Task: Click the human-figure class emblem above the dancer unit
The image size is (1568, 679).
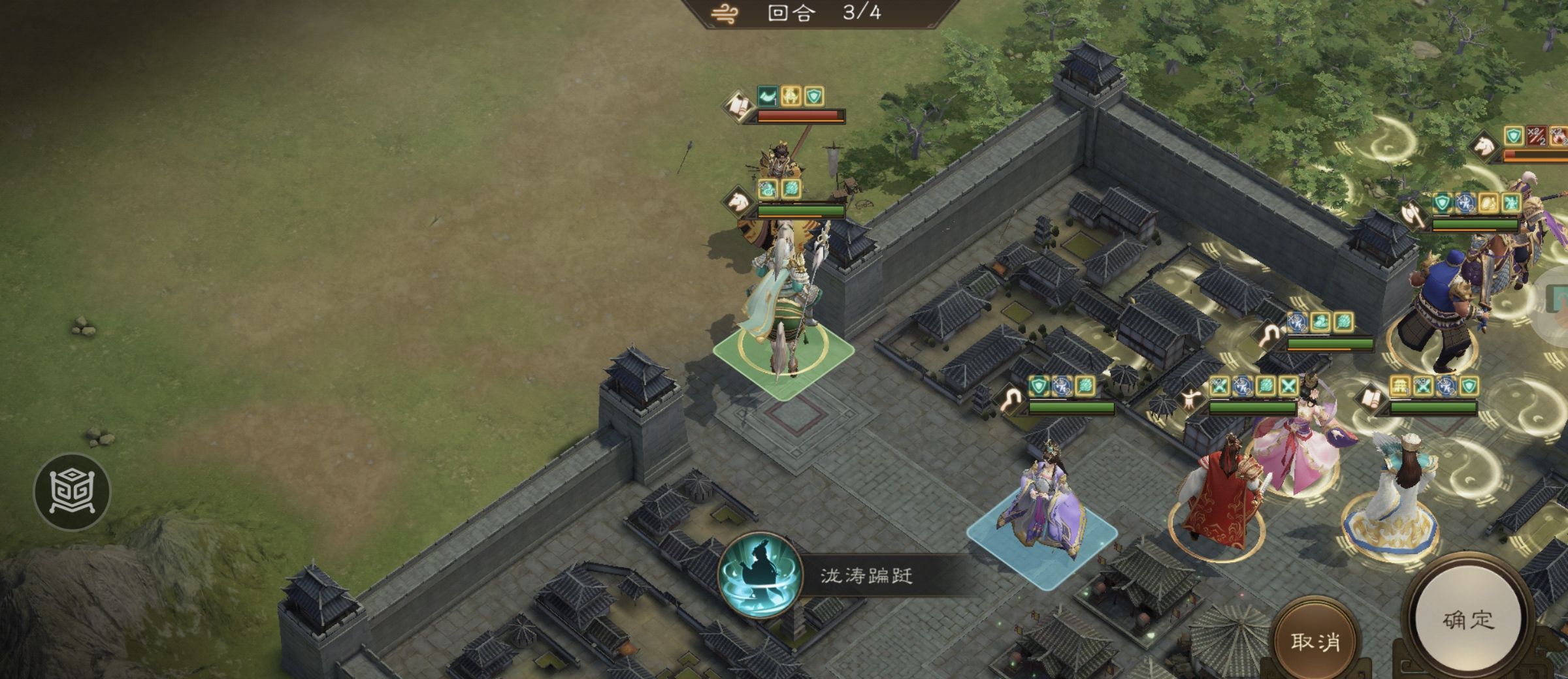Action: click(1192, 398)
